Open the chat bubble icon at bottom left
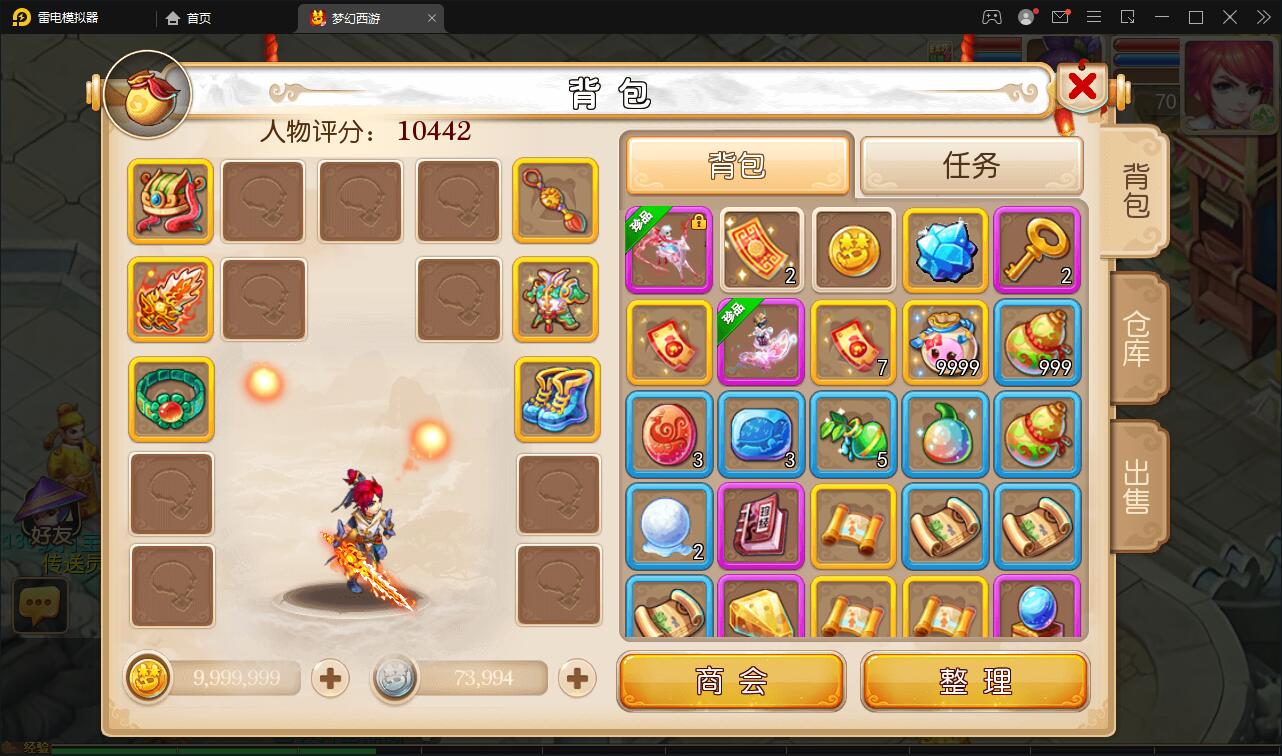 (40, 606)
